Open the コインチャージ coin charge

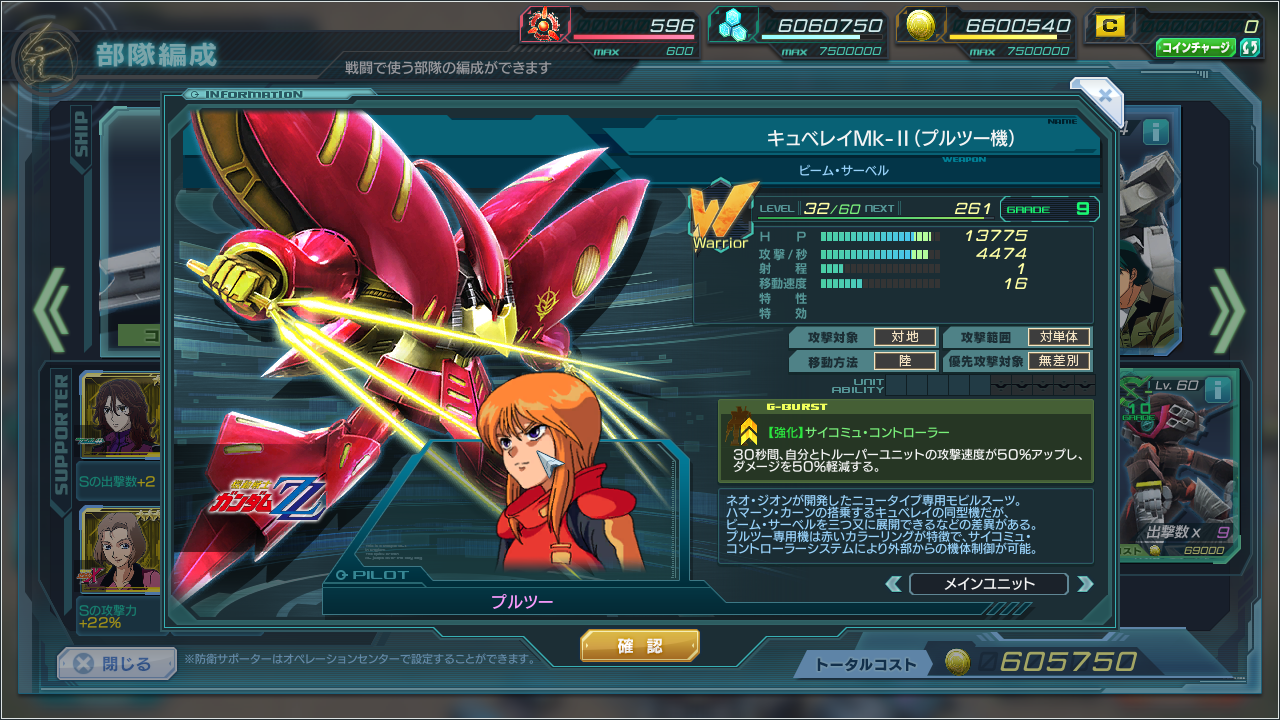pyautogui.click(x=1196, y=47)
